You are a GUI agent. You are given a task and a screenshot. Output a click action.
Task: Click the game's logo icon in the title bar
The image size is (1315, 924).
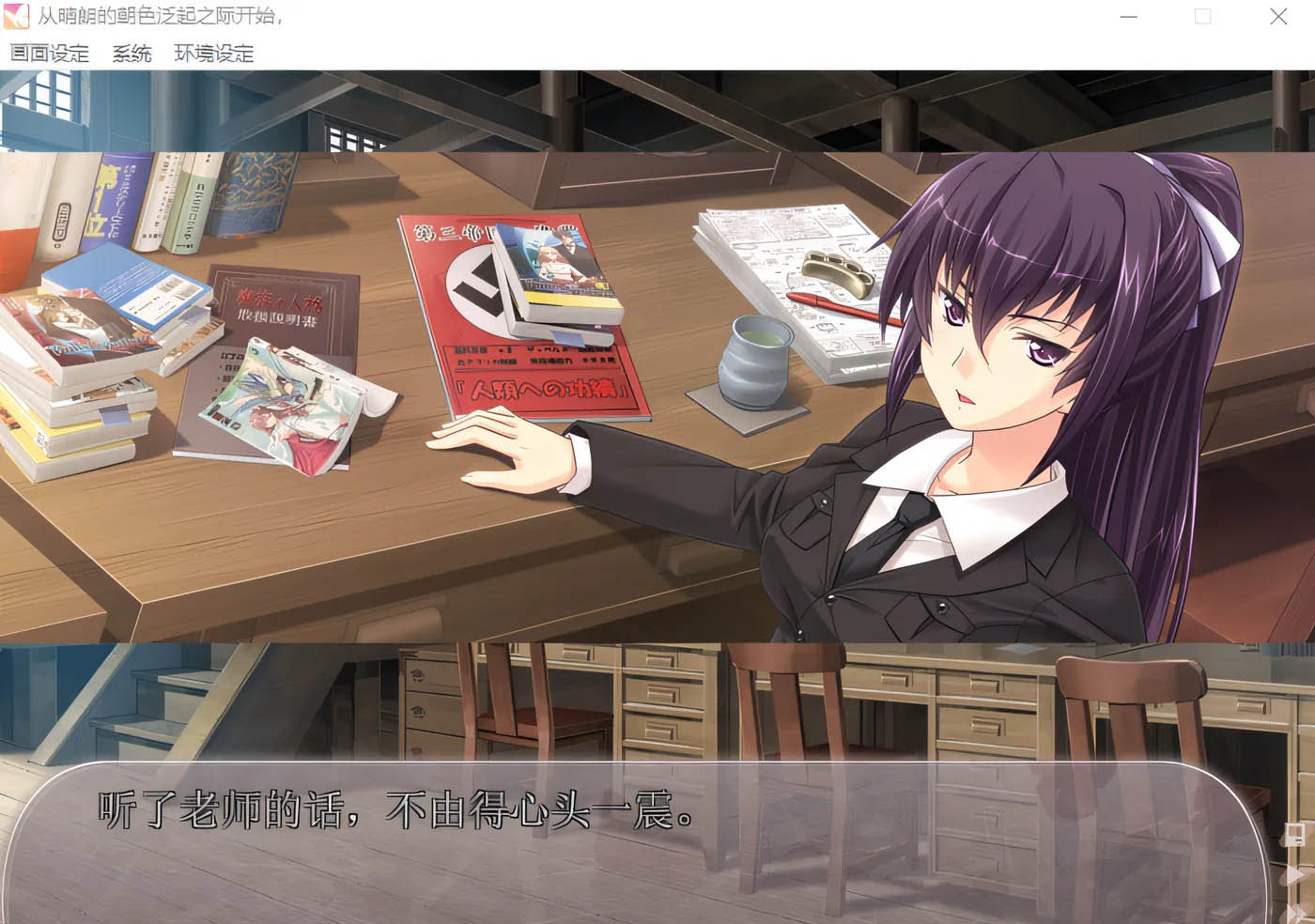(x=15, y=16)
